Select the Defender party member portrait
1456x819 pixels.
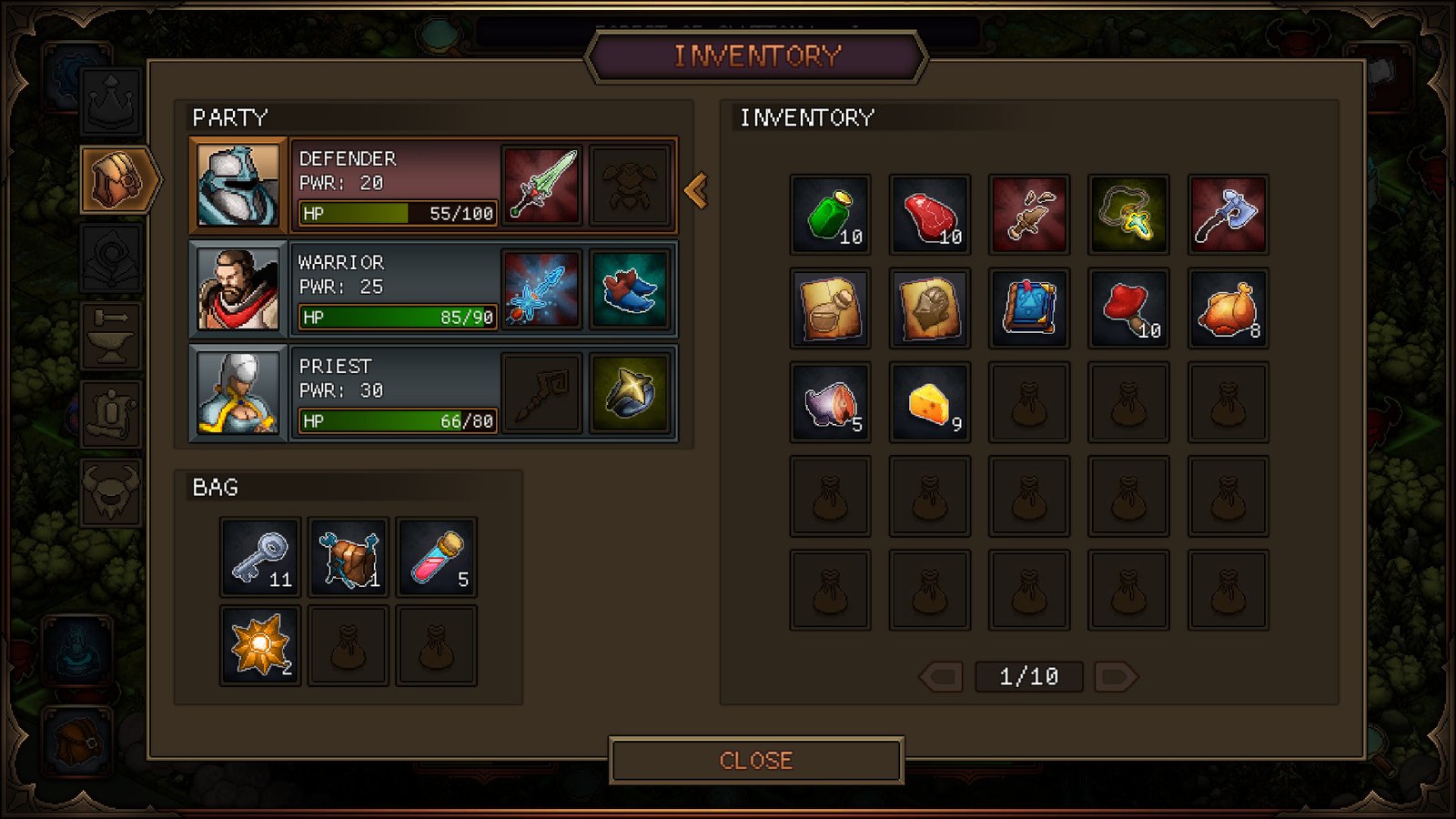pyautogui.click(x=238, y=185)
